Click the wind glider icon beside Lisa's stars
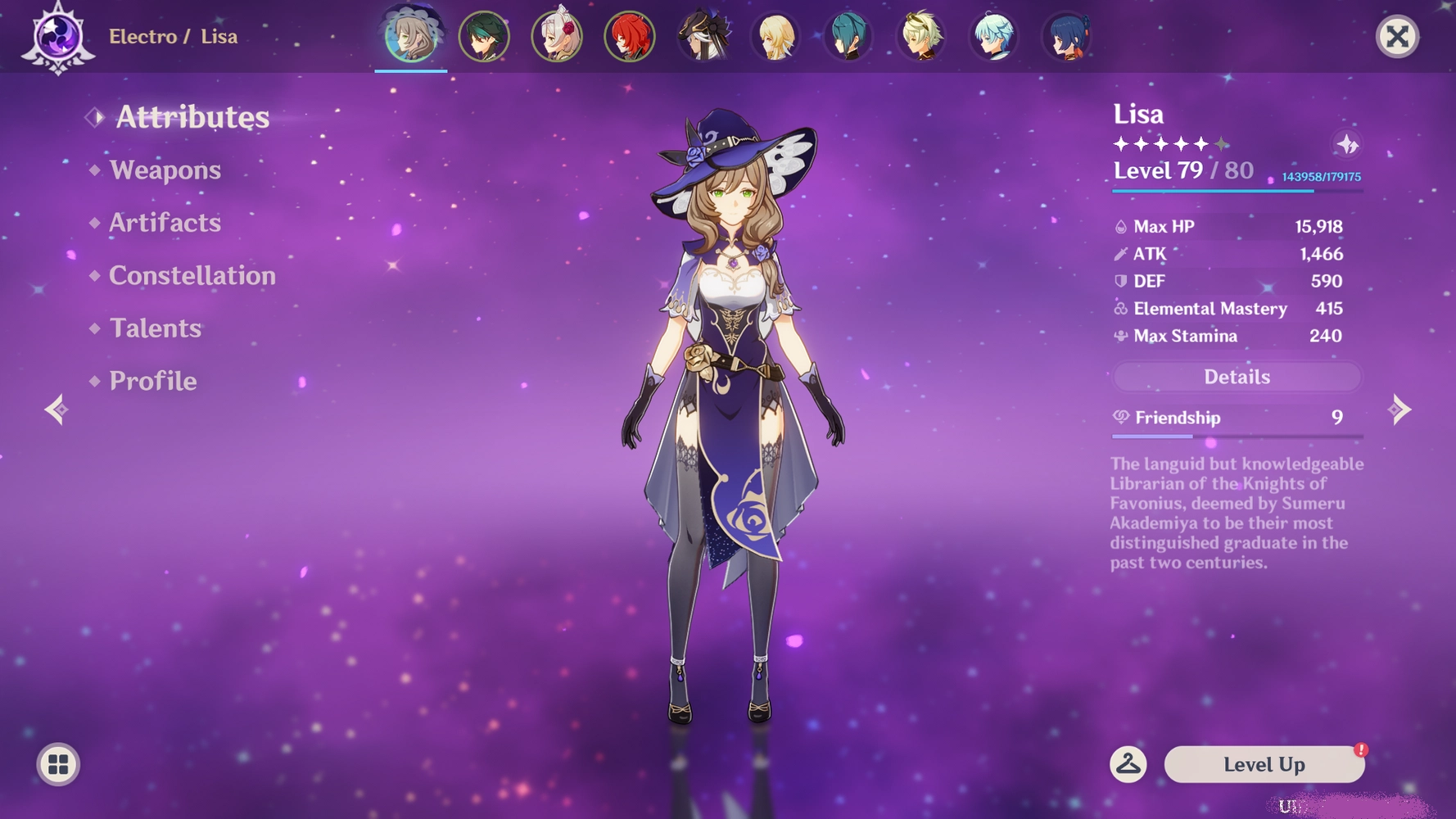This screenshot has height=819, width=1456. (1349, 145)
